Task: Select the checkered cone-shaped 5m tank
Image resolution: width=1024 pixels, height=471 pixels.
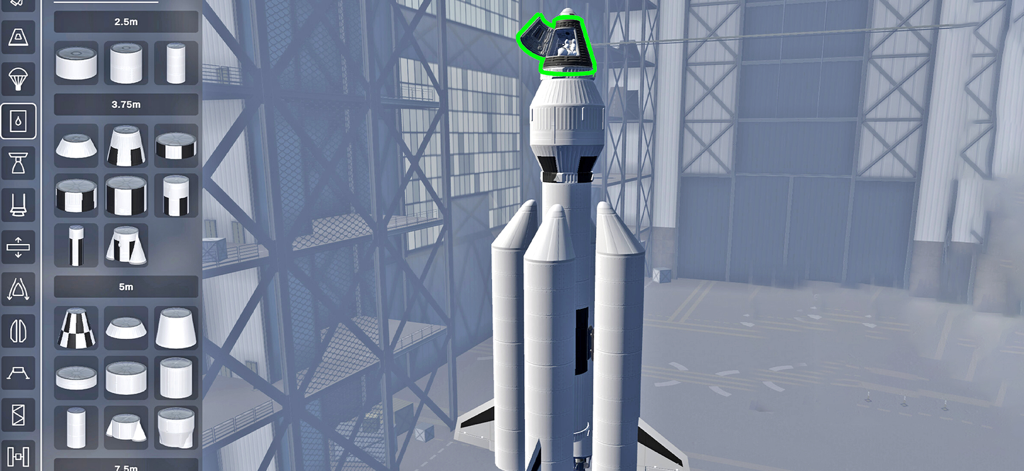Action: point(76,328)
